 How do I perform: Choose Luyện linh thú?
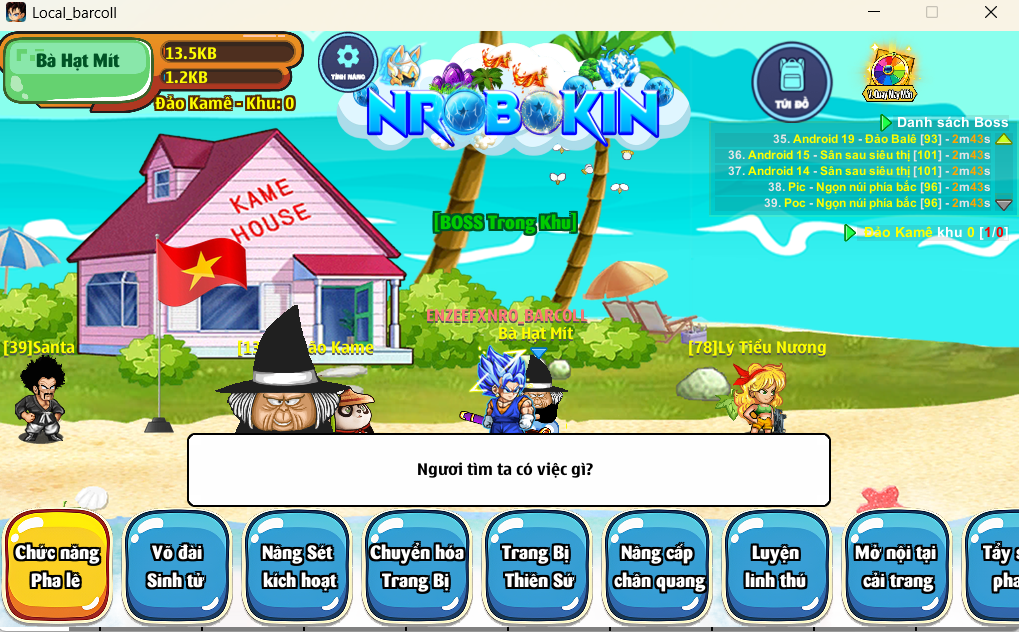(x=777, y=566)
